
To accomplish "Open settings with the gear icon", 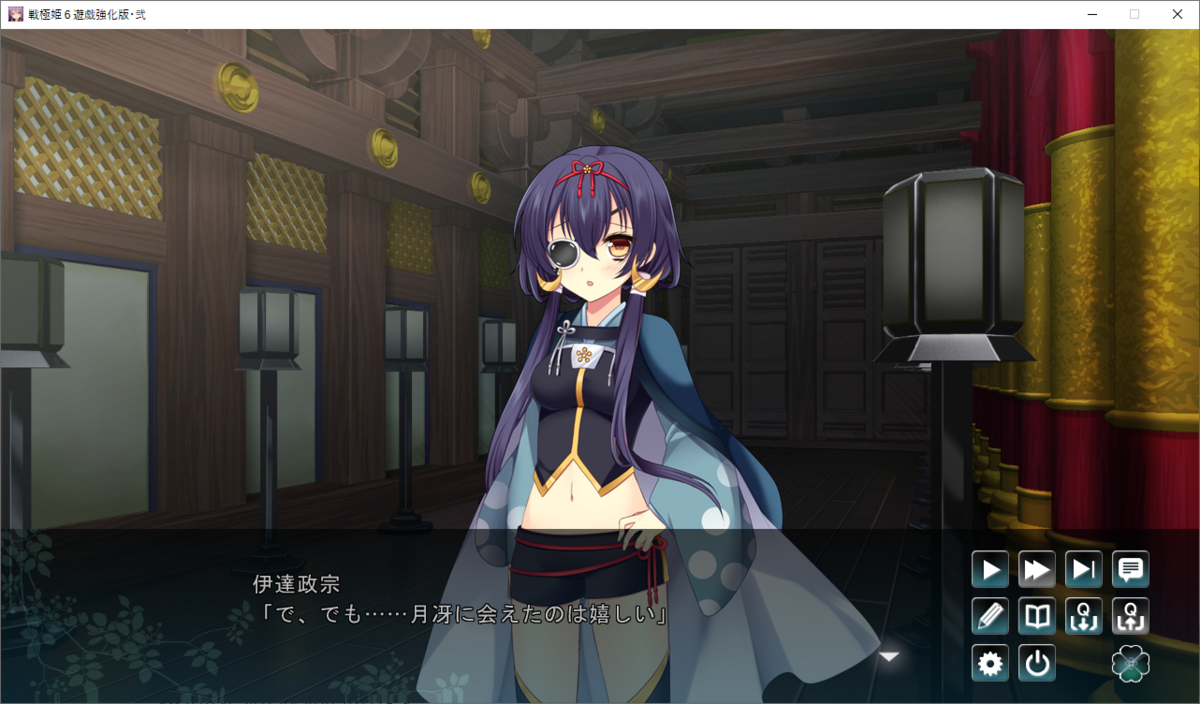I will [990, 663].
